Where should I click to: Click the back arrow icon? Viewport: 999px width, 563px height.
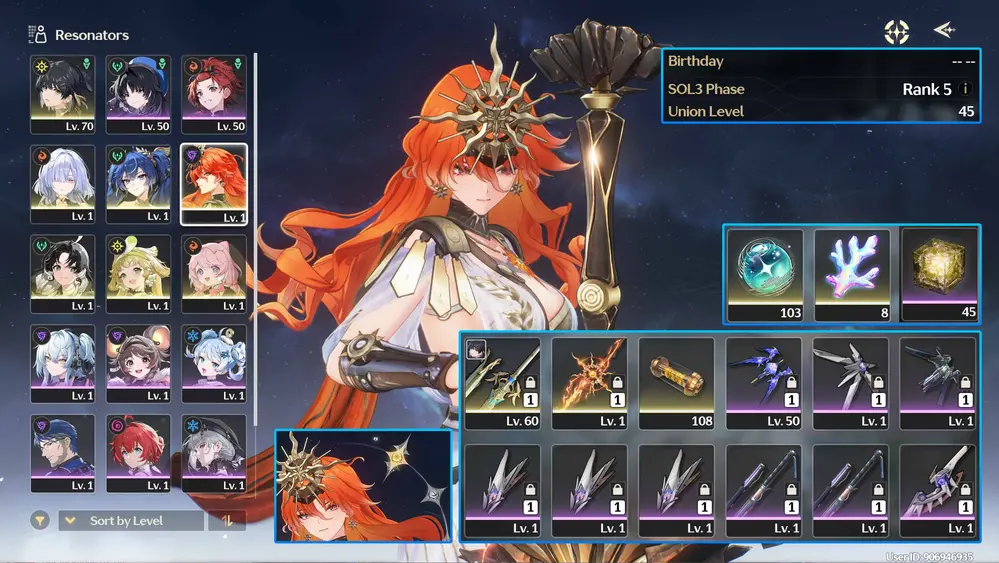click(x=943, y=31)
